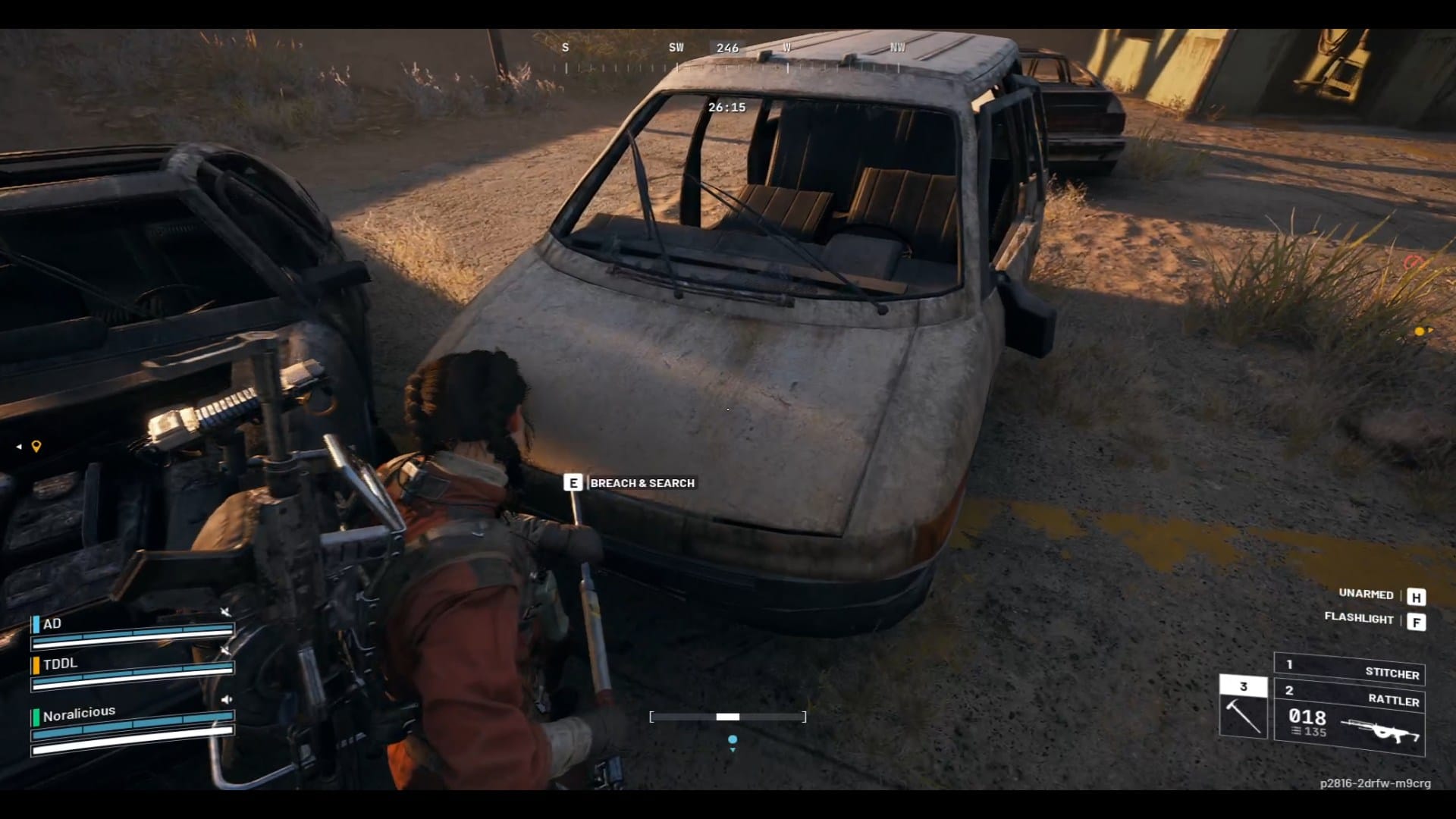
Task: Click the speaker icon beside Noralicious
Action: 226,699
